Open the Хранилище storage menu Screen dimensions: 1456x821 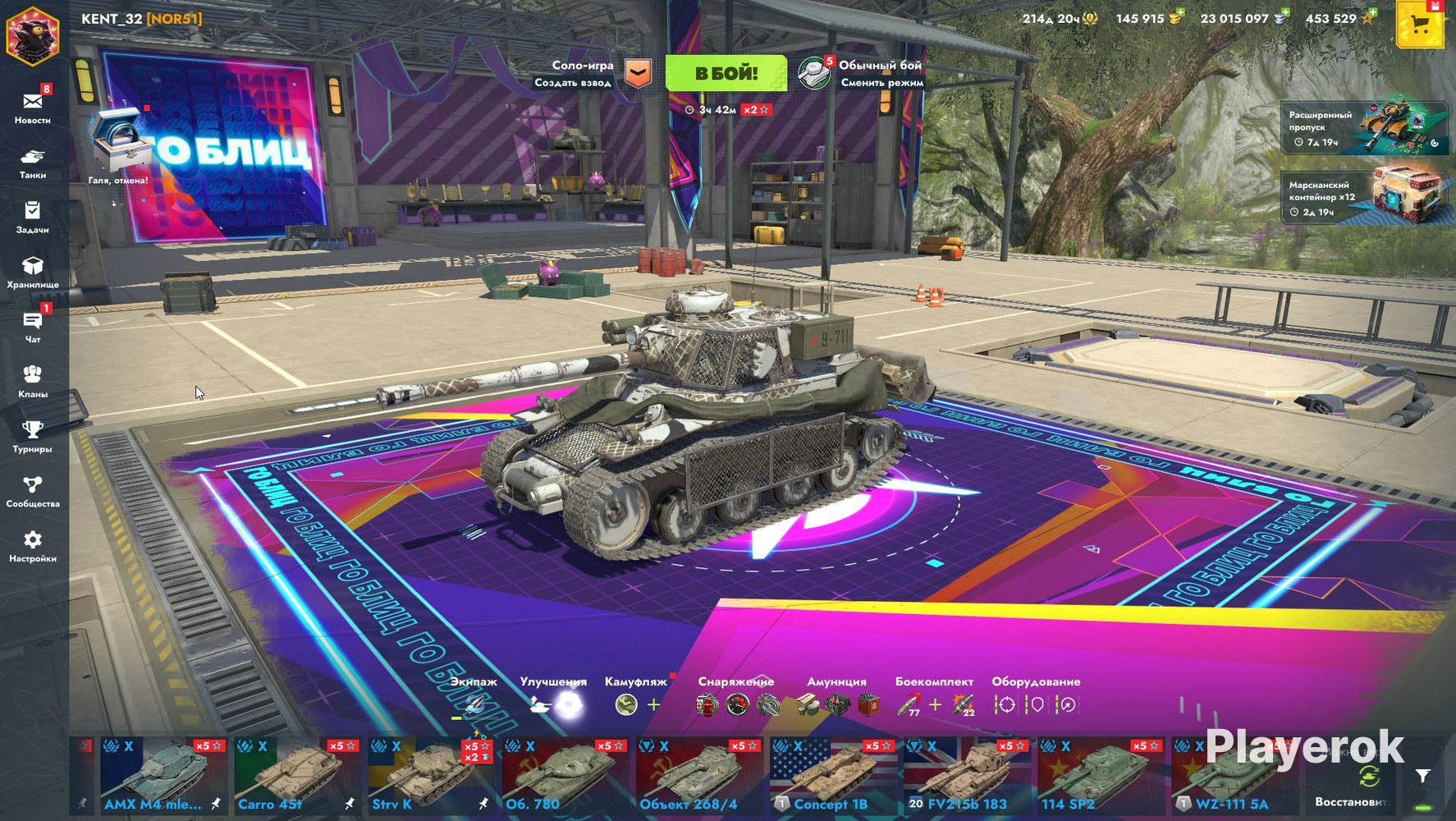click(33, 272)
